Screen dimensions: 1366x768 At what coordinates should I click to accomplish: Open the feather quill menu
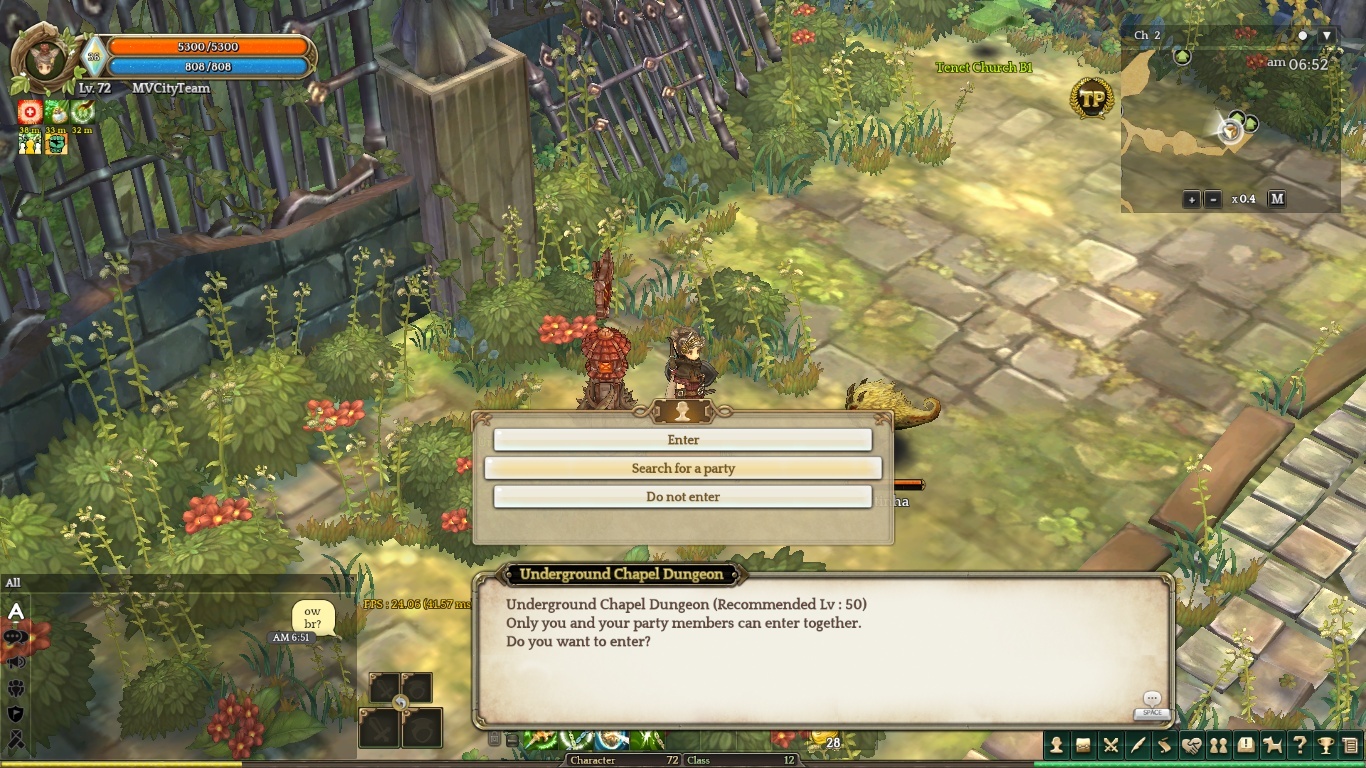pyautogui.click(x=1137, y=745)
